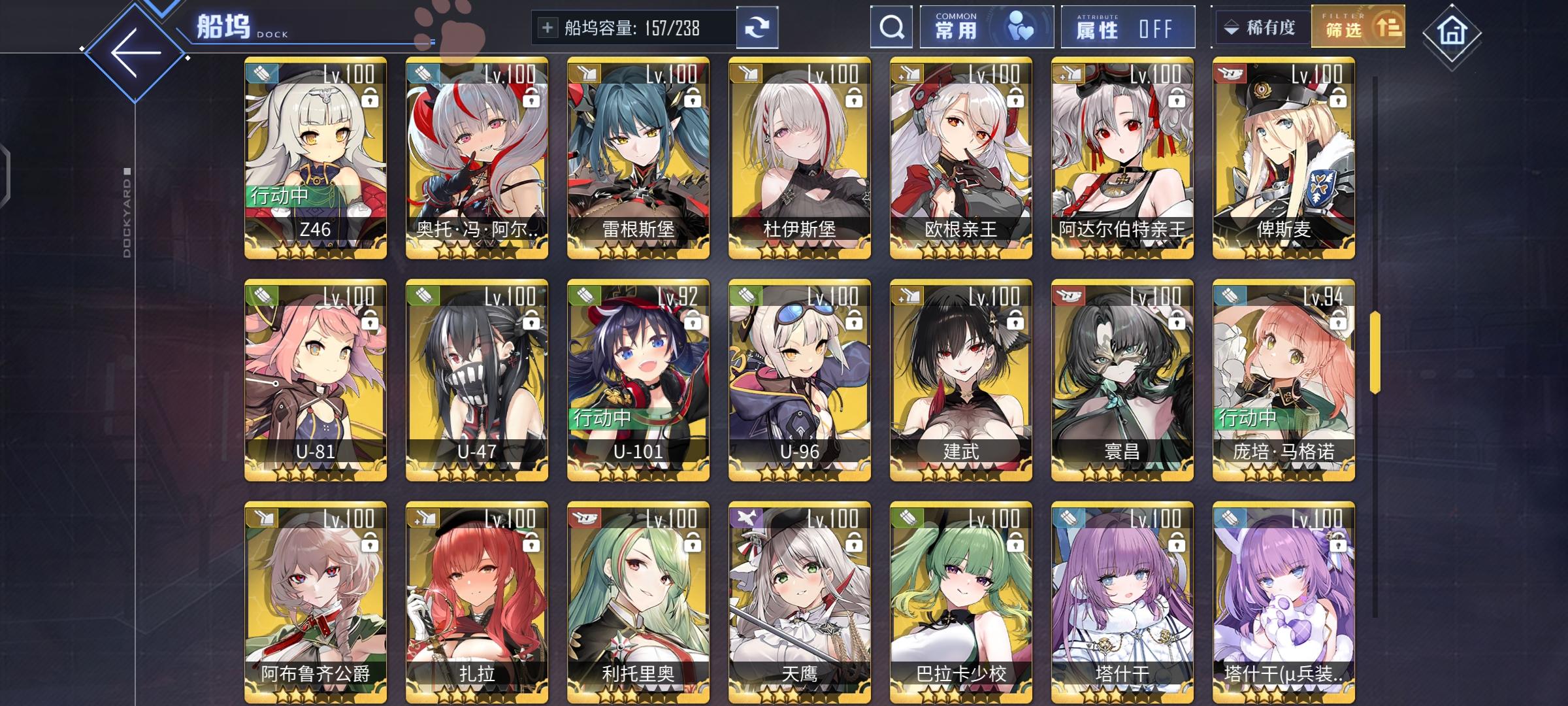Toggle the 属性 attribute display OFF switch
This screenshot has width=1568, height=706.
point(1127,27)
